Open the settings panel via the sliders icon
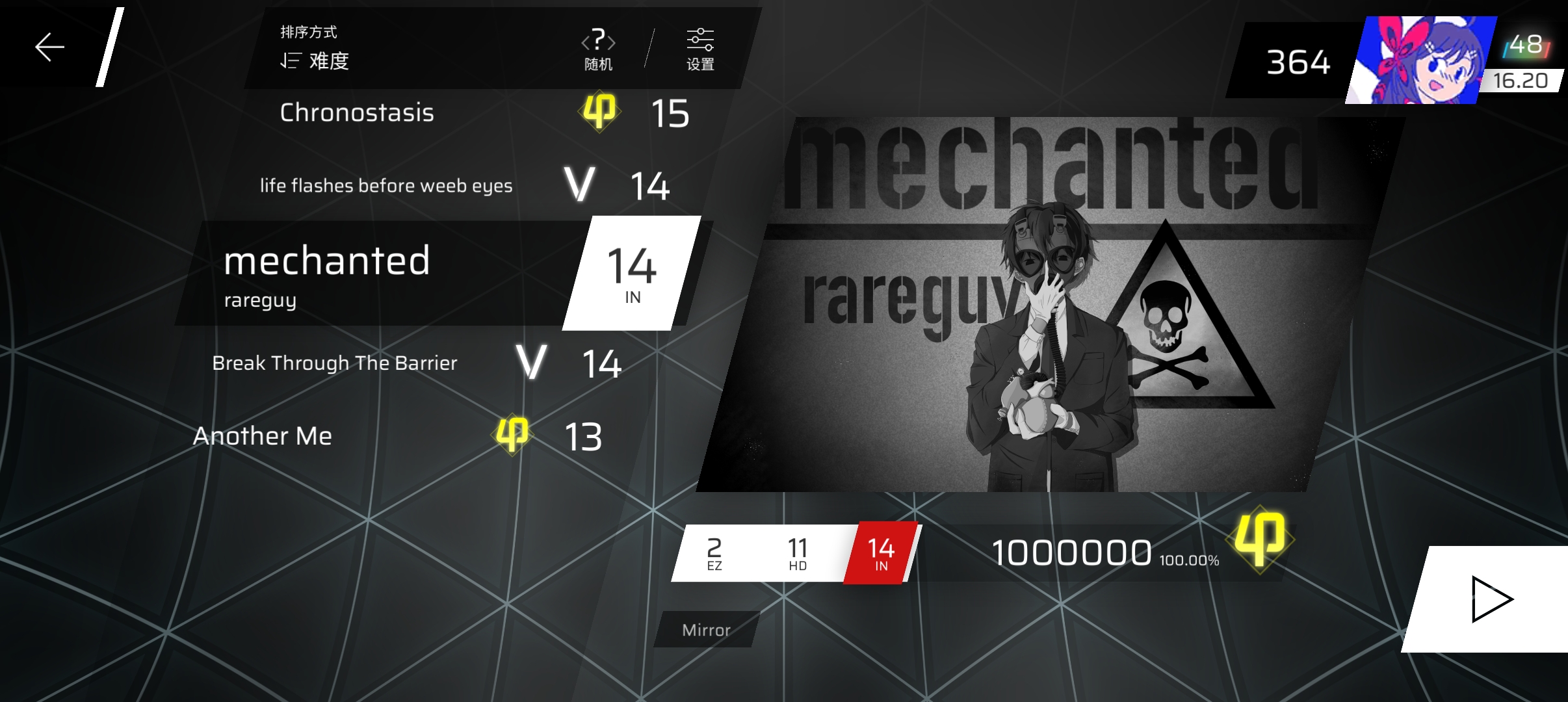1568x702 pixels. coord(701,49)
